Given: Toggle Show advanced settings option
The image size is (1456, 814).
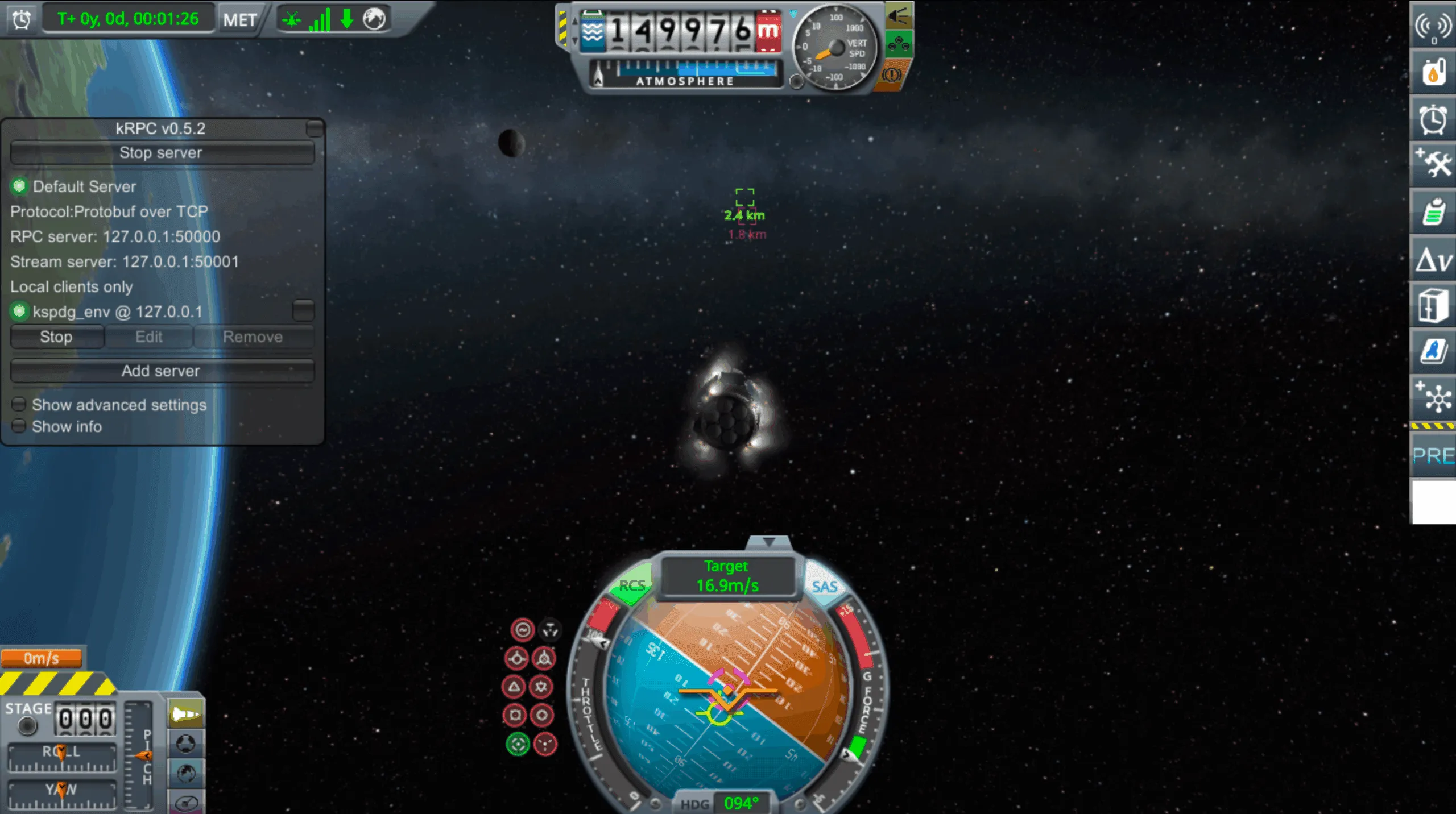Looking at the screenshot, I should (x=19, y=405).
